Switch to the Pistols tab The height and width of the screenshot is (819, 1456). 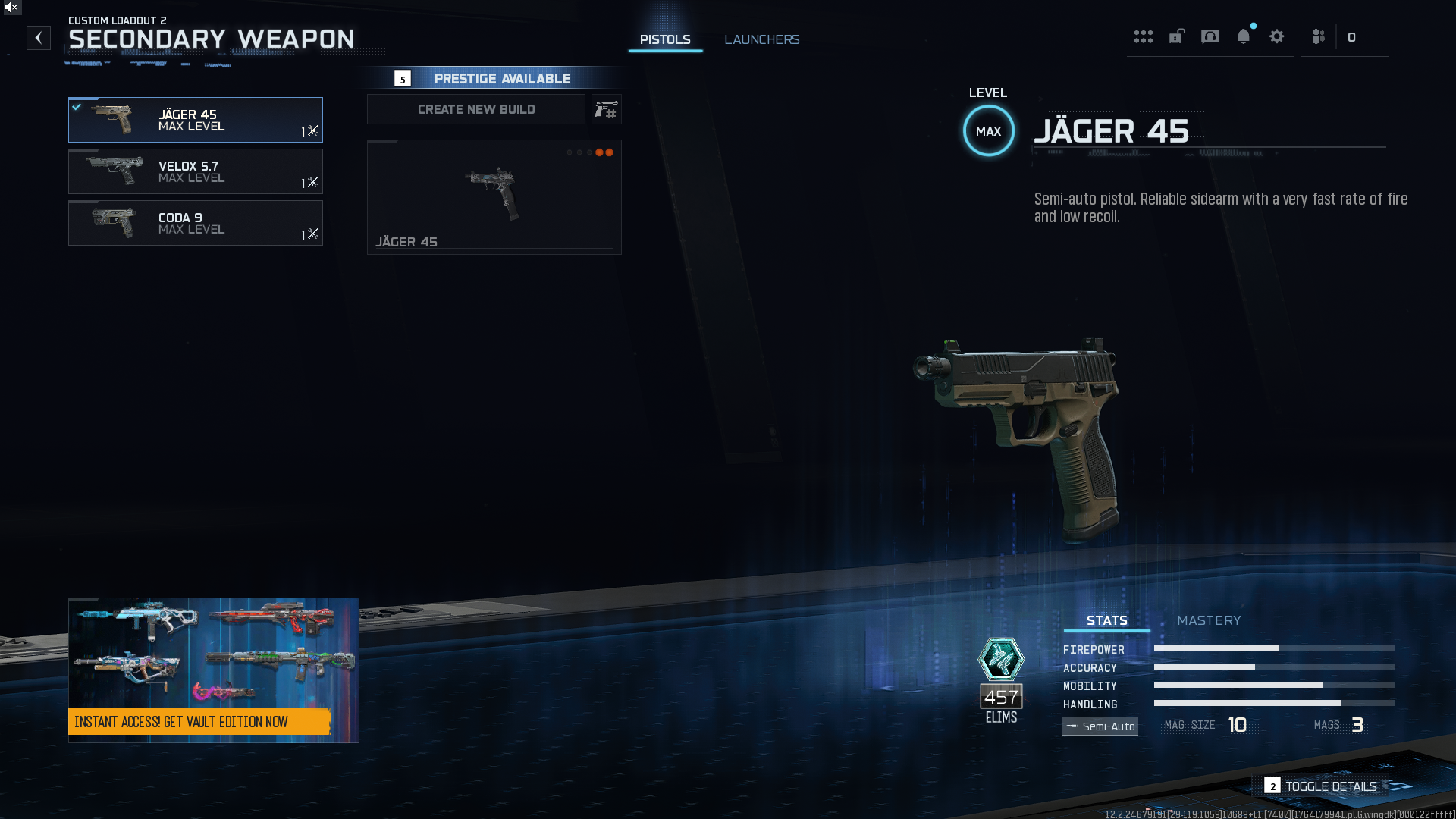click(665, 39)
